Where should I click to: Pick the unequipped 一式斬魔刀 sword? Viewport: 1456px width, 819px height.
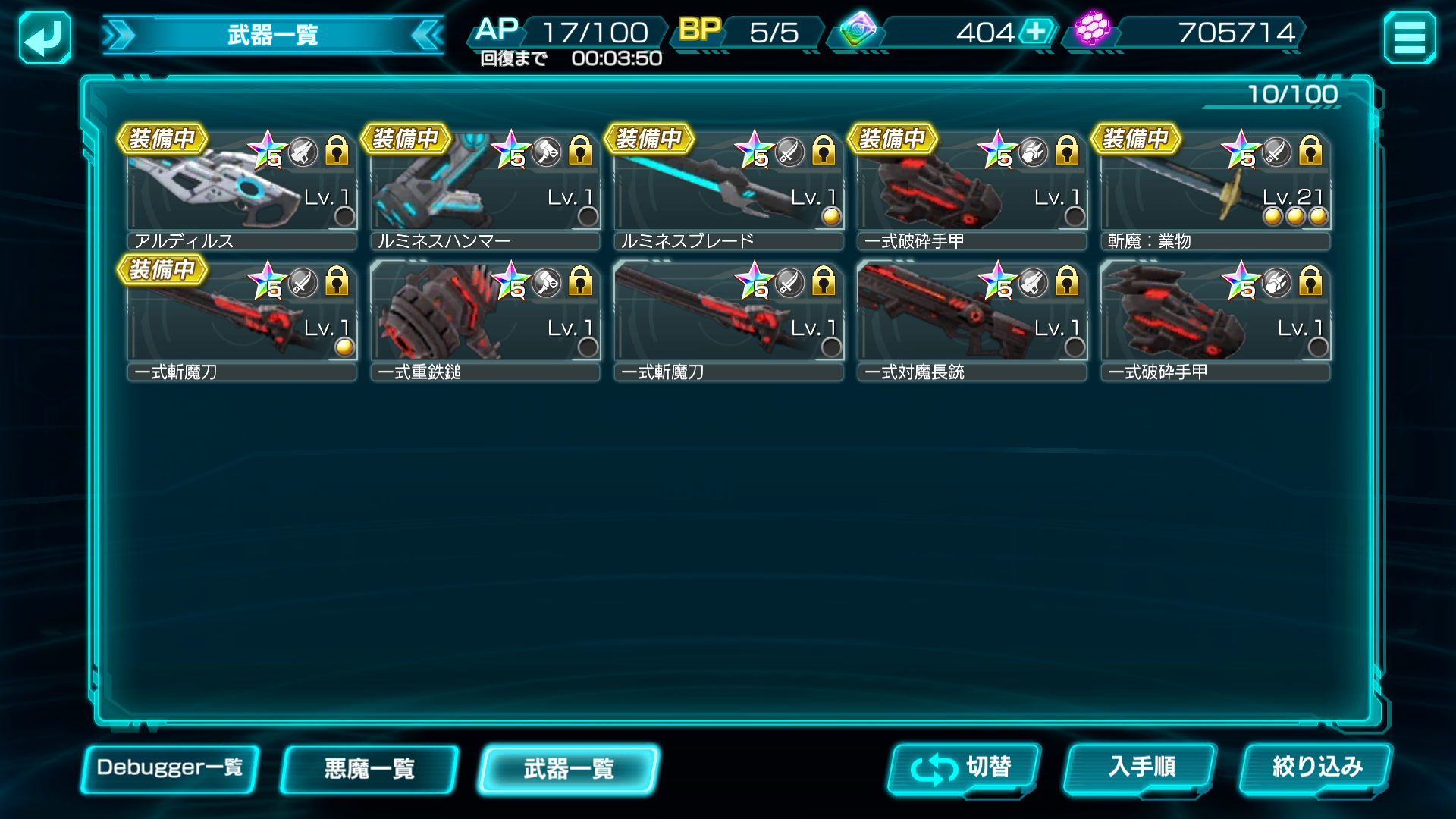(728, 321)
